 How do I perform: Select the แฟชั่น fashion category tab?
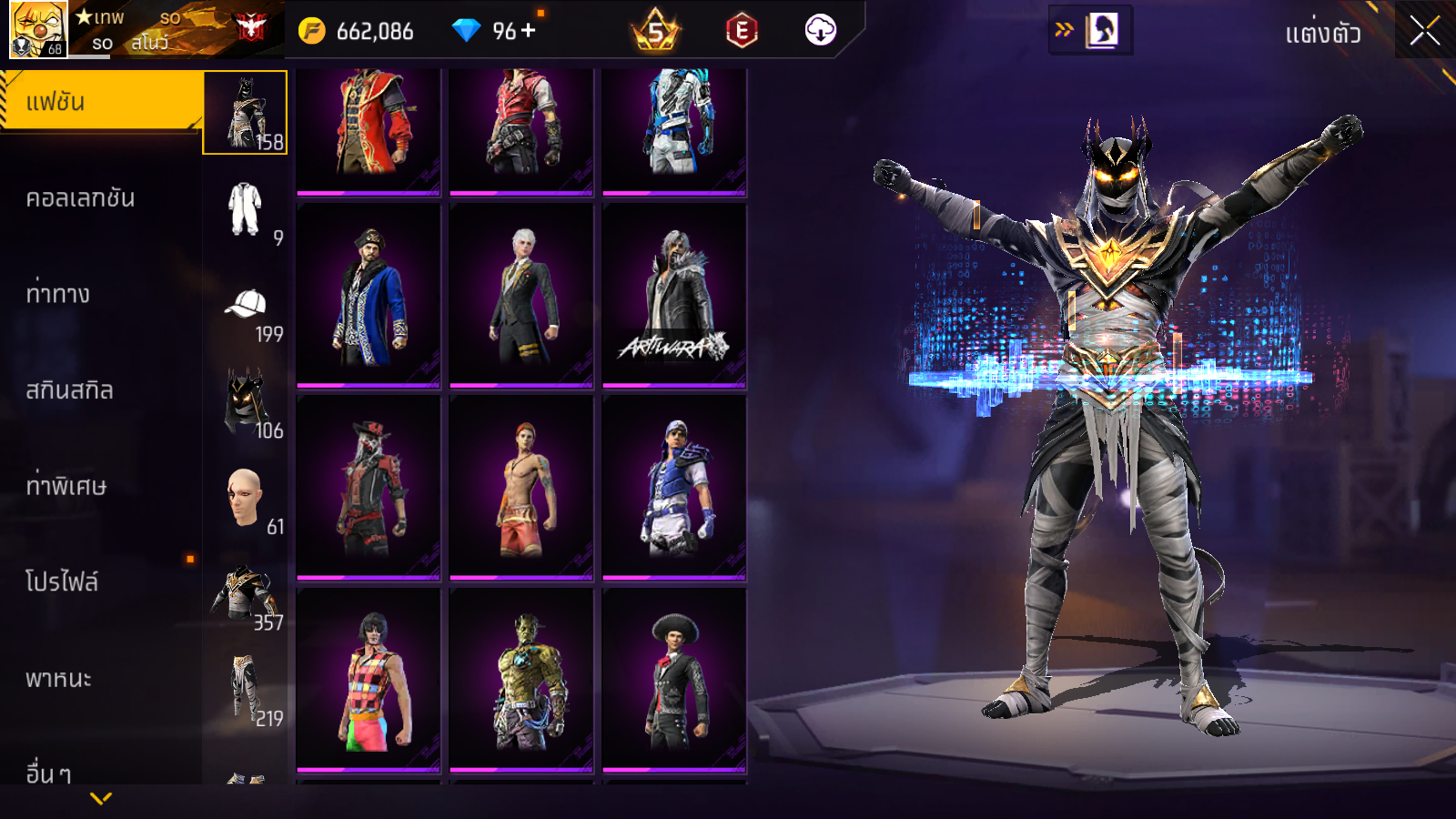(x=100, y=102)
